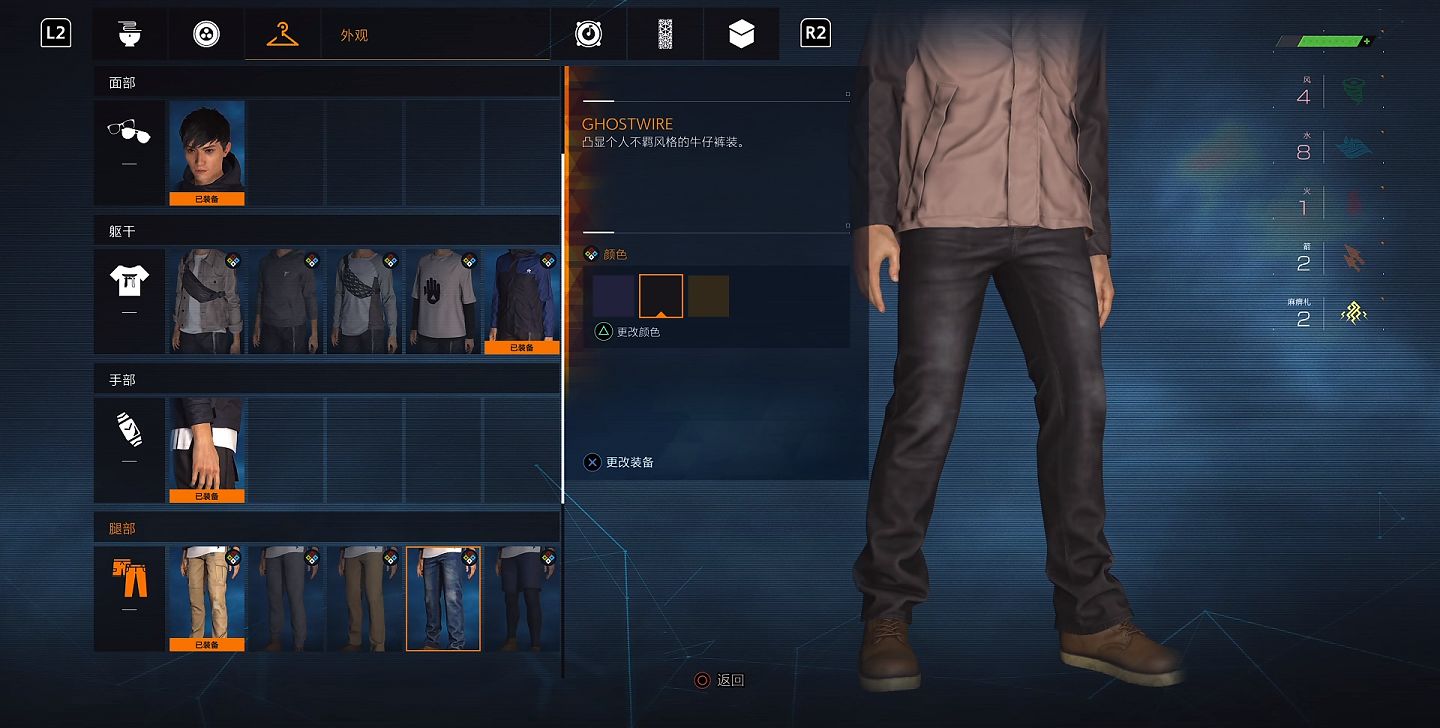
Task: Select the blue jeans thumbnail
Action: pos(443,598)
